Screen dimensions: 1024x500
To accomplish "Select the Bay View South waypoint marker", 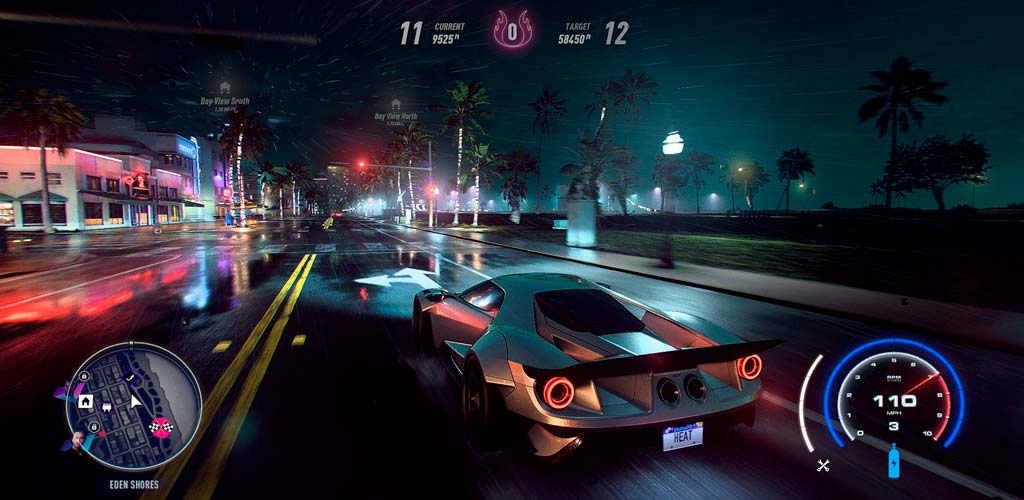I will pos(225,88).
